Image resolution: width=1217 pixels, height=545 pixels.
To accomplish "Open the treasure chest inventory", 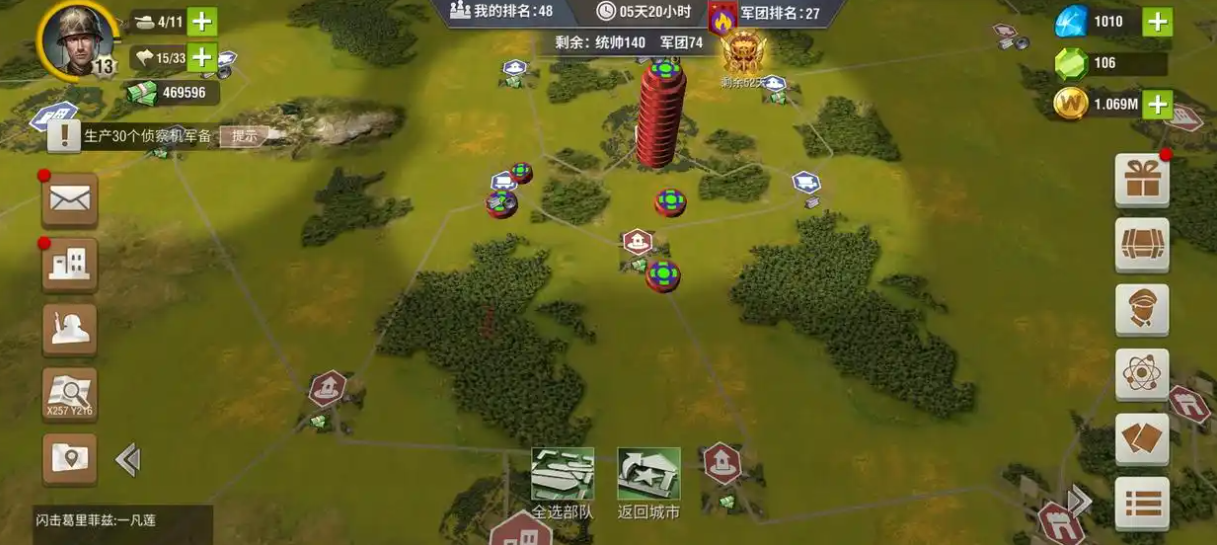I will (x=1141, y=244).
